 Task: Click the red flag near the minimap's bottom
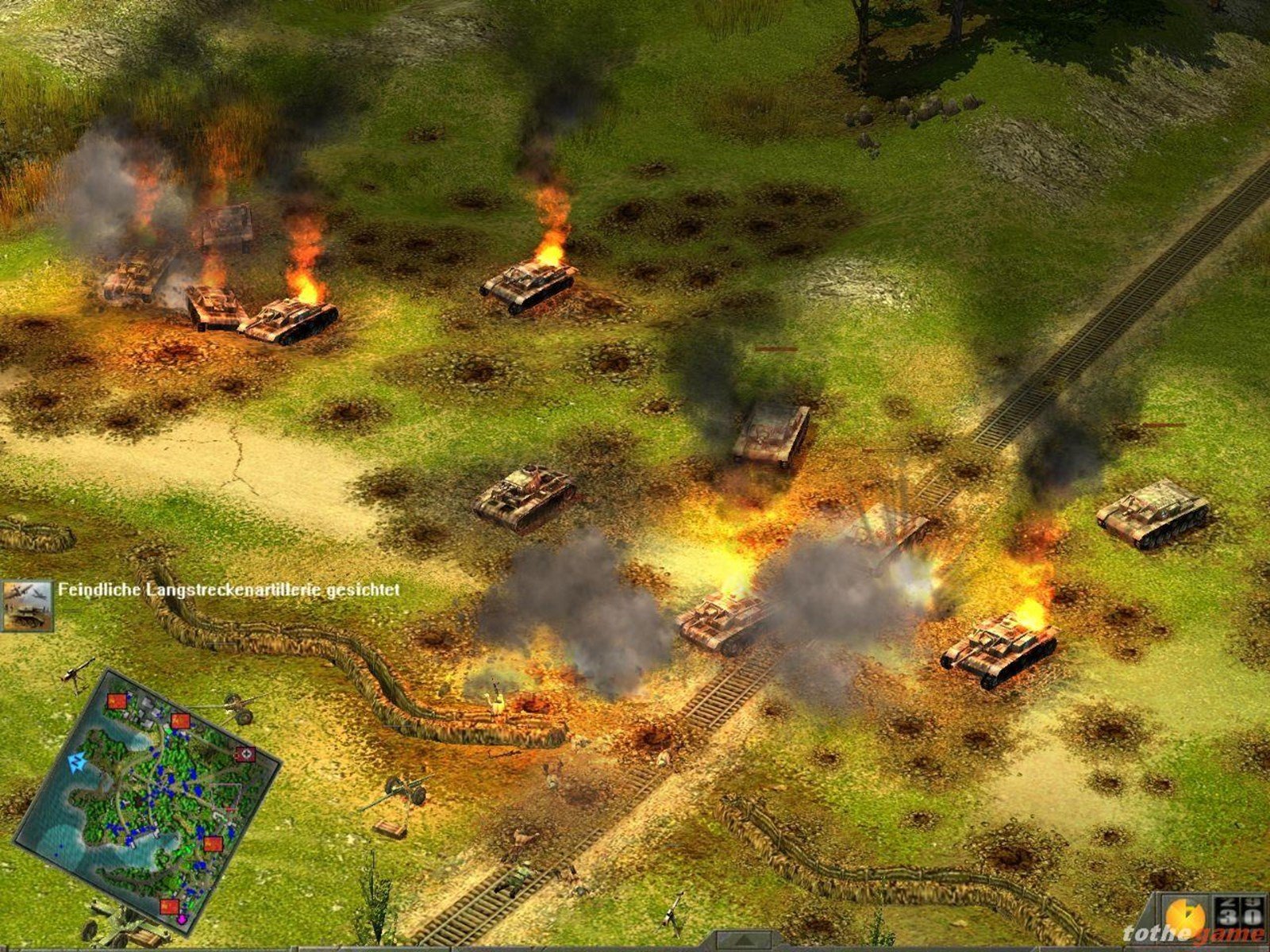tap(170, 907)
